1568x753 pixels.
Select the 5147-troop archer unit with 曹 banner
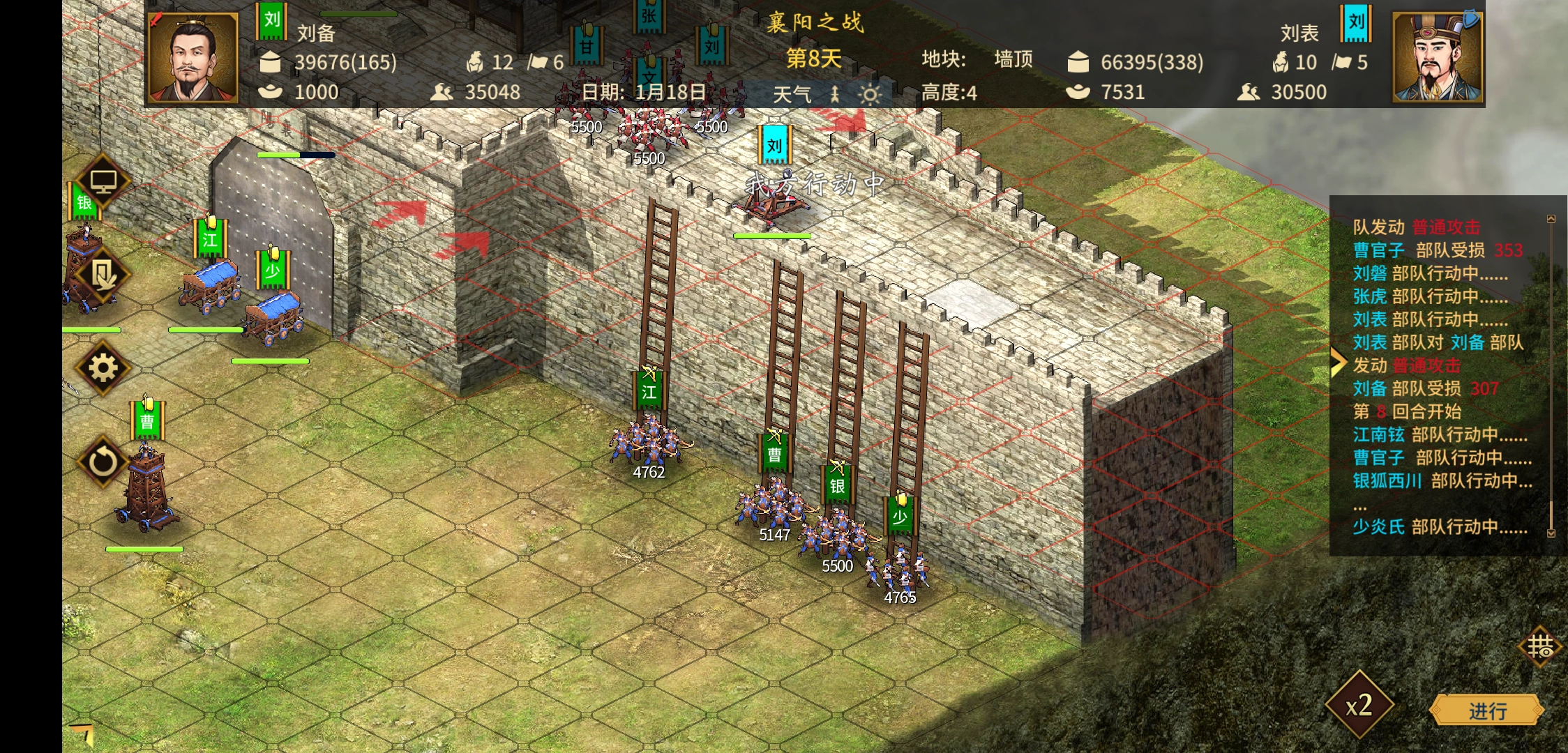pos(774,505)
